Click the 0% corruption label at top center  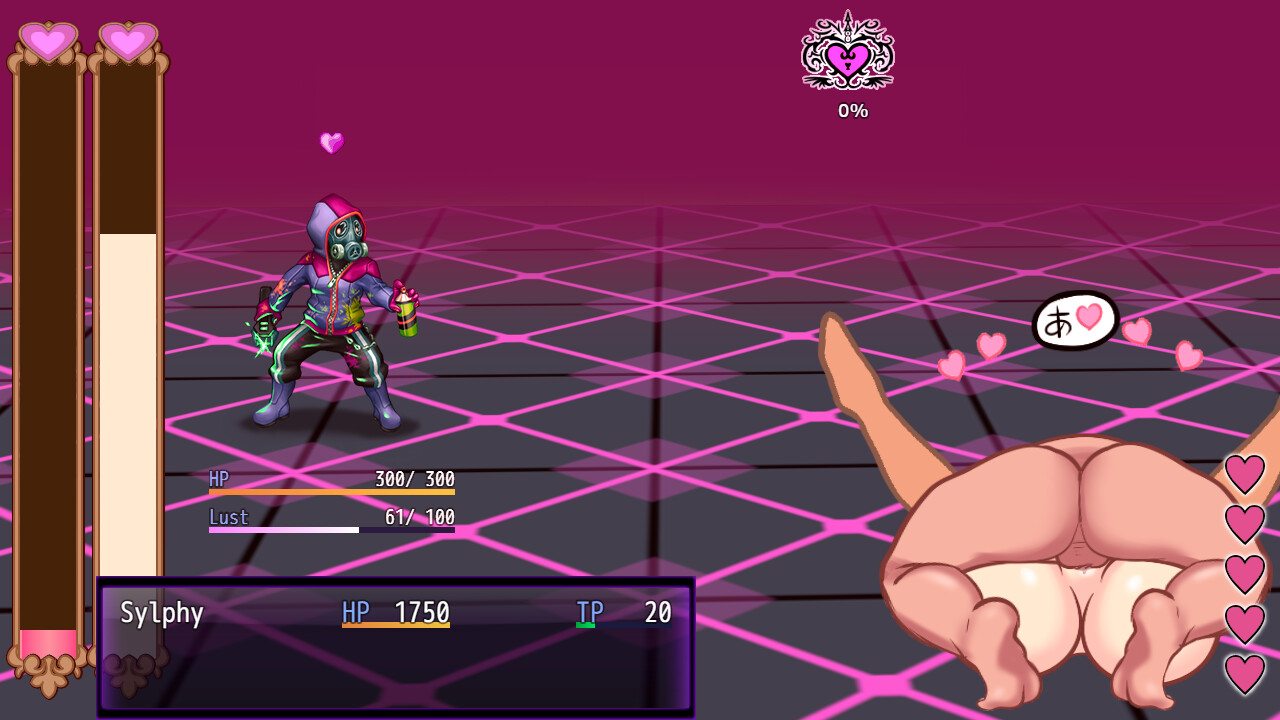(x=852, y=111)
